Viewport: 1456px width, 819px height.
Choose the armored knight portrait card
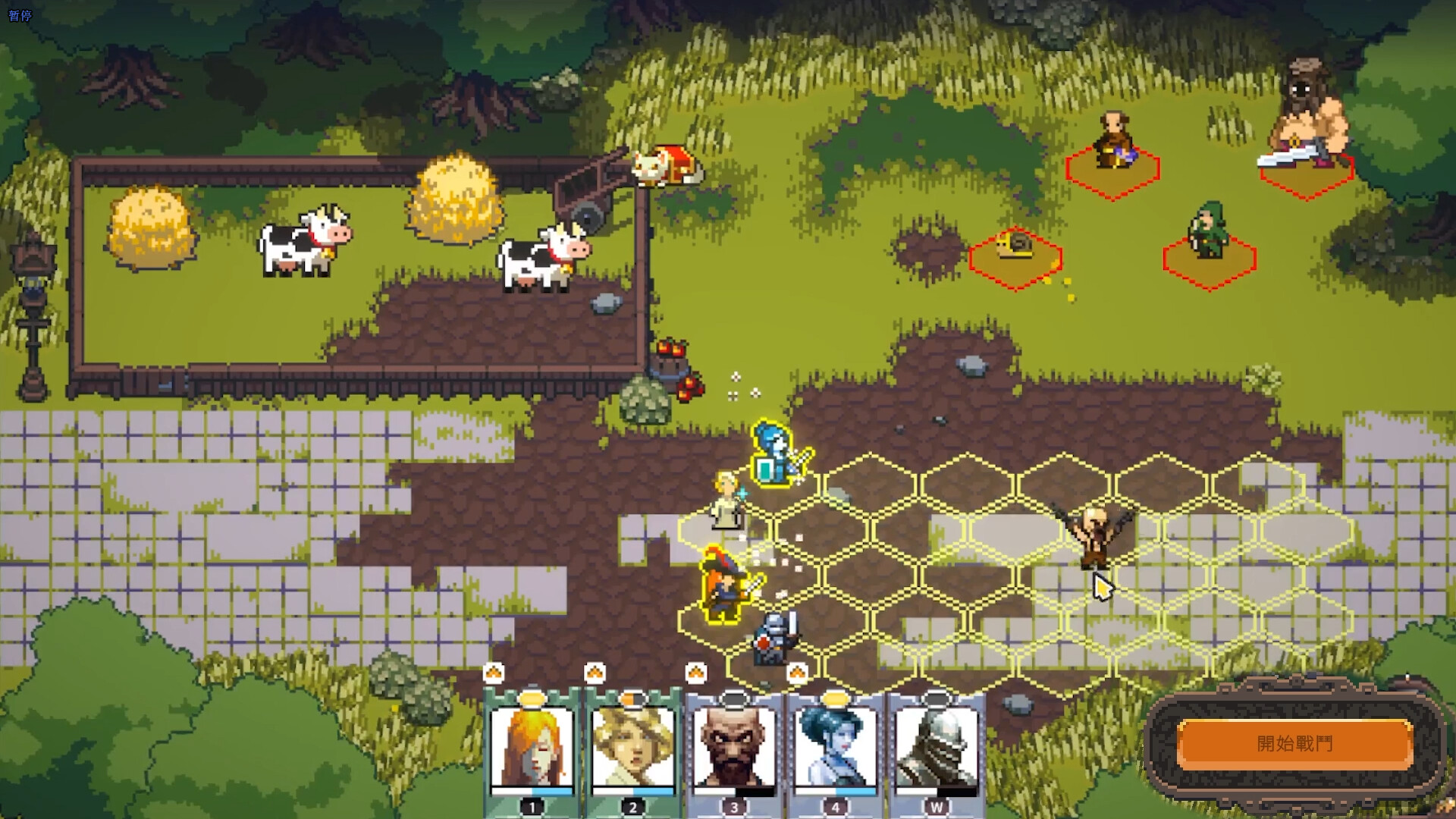coord(936,748)
